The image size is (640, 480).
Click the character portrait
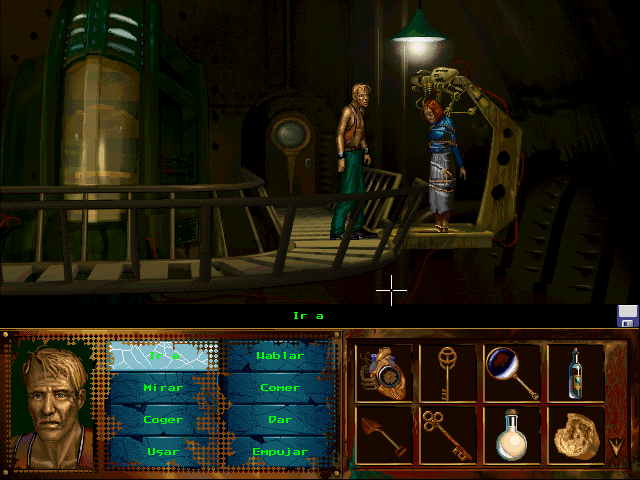tap(53, 402)
